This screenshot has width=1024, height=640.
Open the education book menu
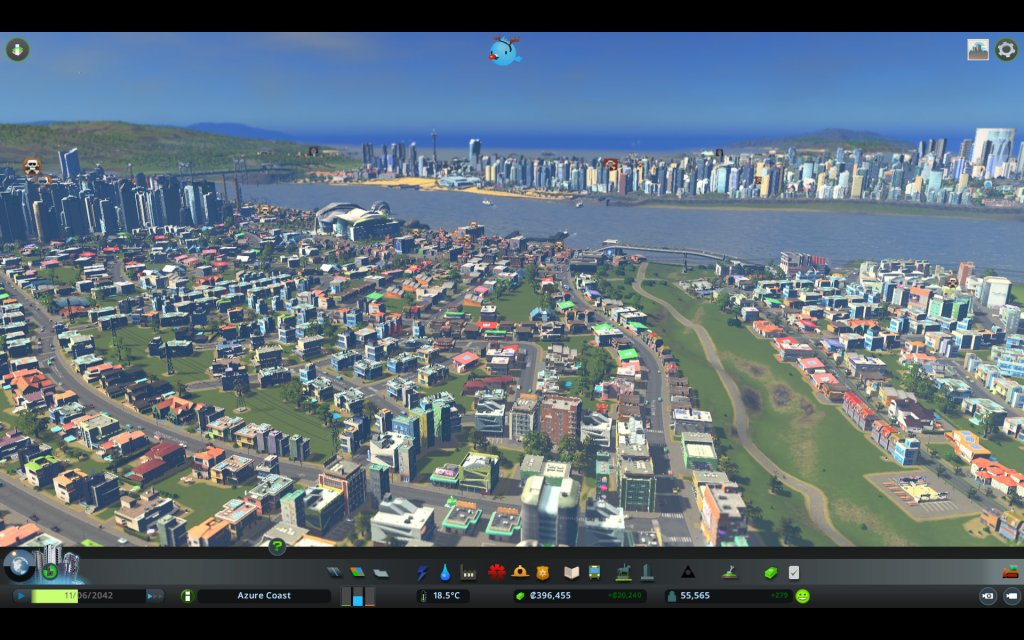(x=571, y=573)
